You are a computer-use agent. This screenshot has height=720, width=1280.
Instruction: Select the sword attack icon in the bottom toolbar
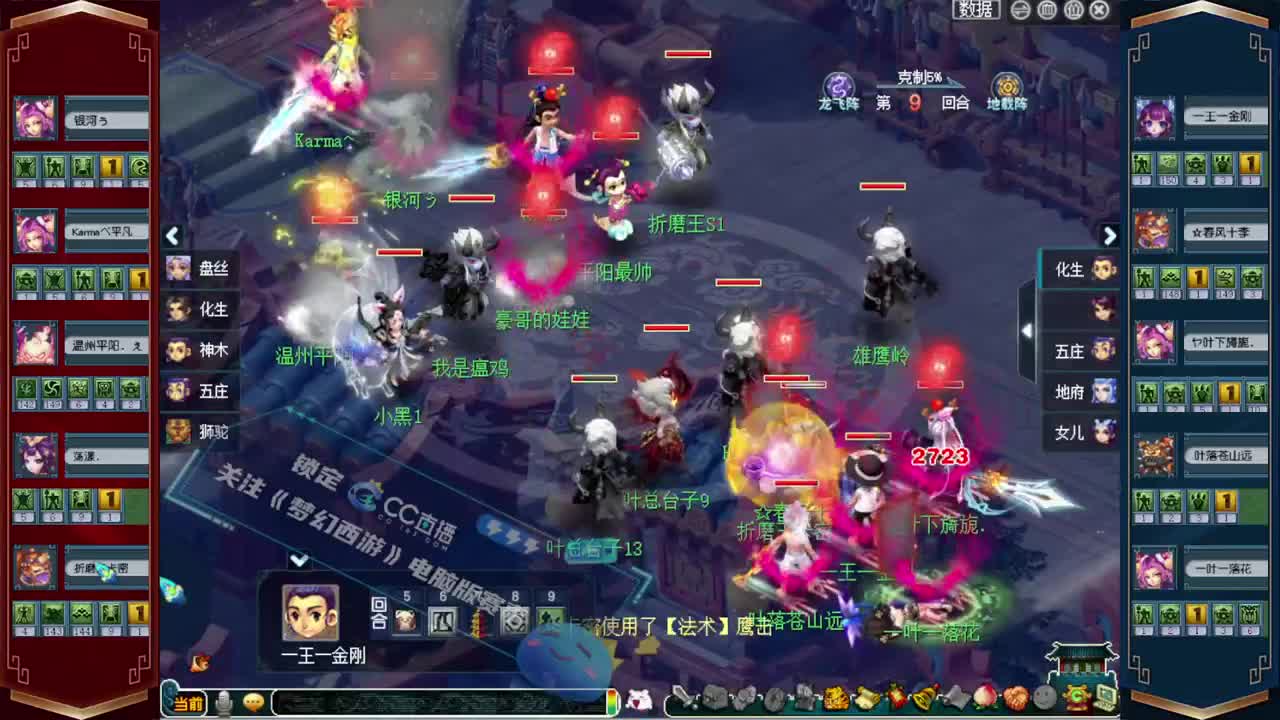point(684,700)
